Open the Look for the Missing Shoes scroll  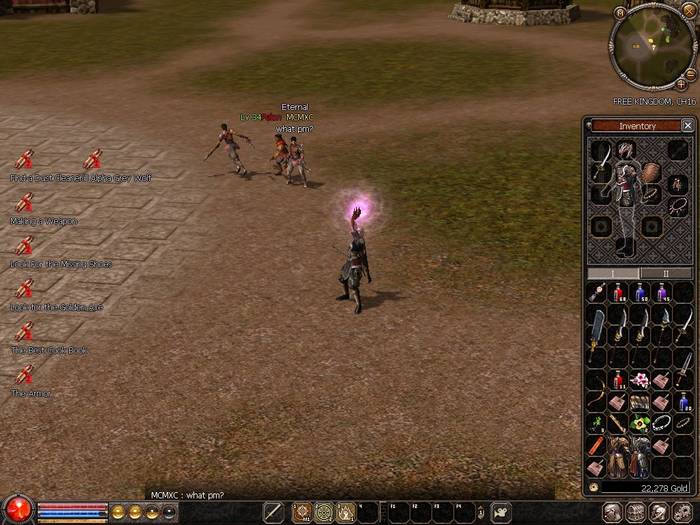pos(25,246)
